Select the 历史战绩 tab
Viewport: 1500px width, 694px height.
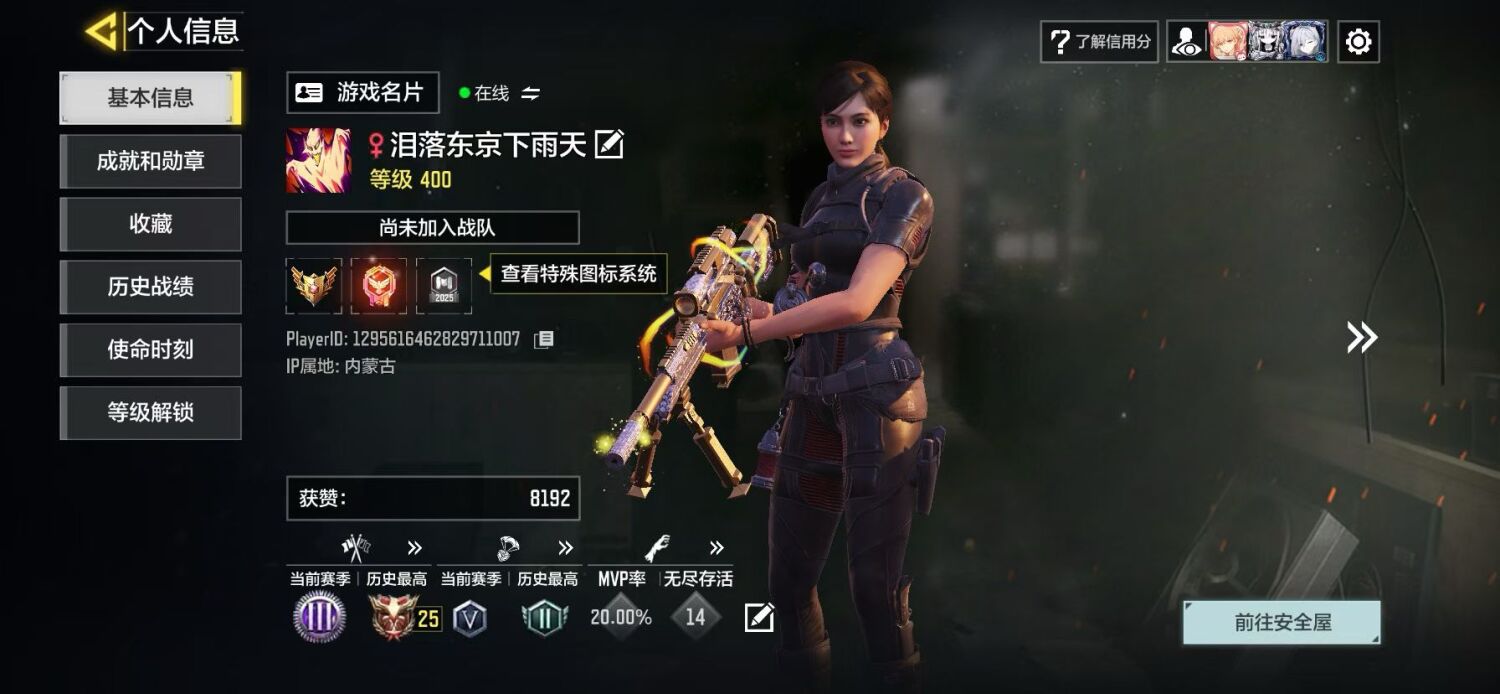[151, 287]
